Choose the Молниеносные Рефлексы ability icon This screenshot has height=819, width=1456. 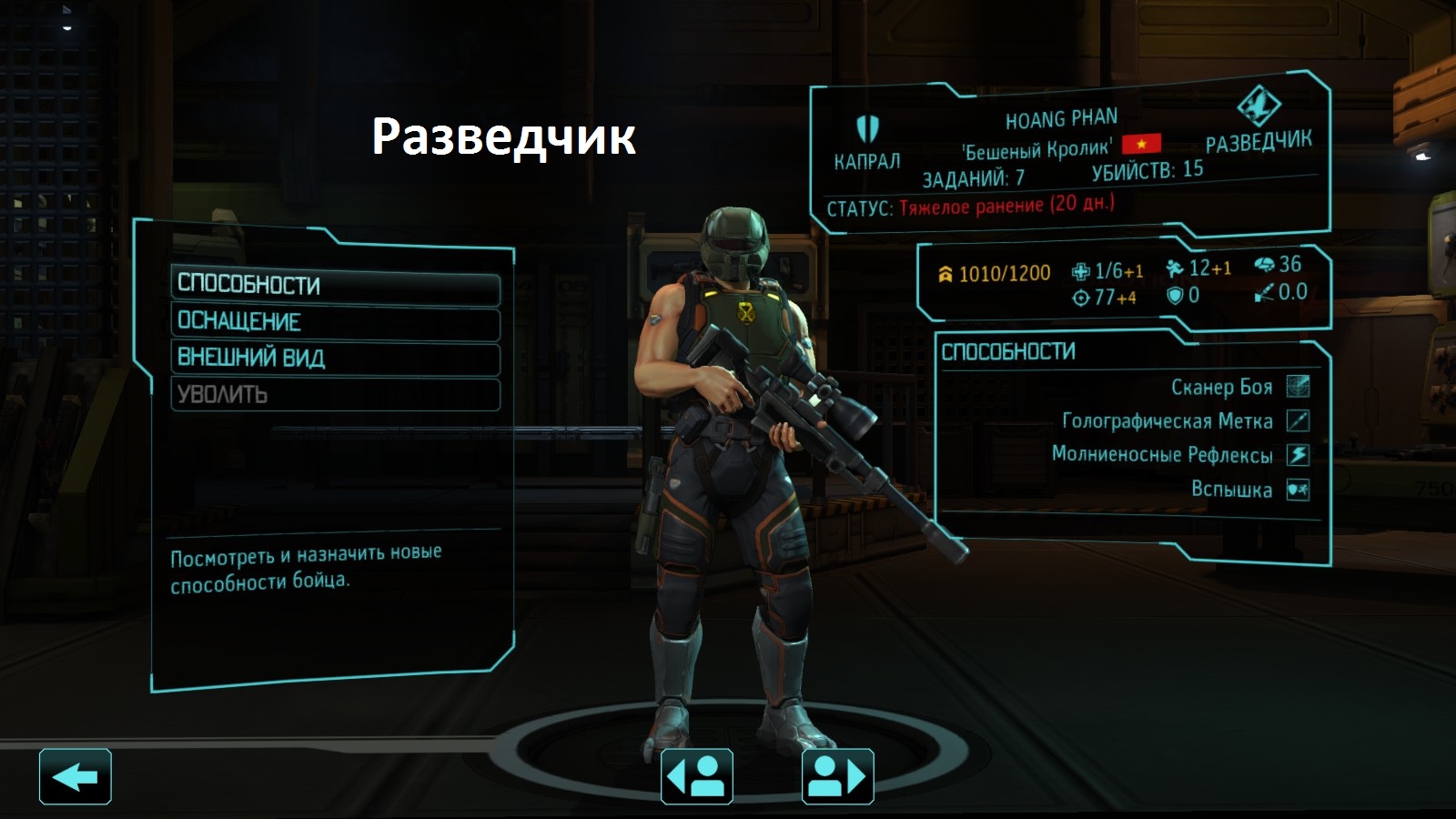(1298, 455)
